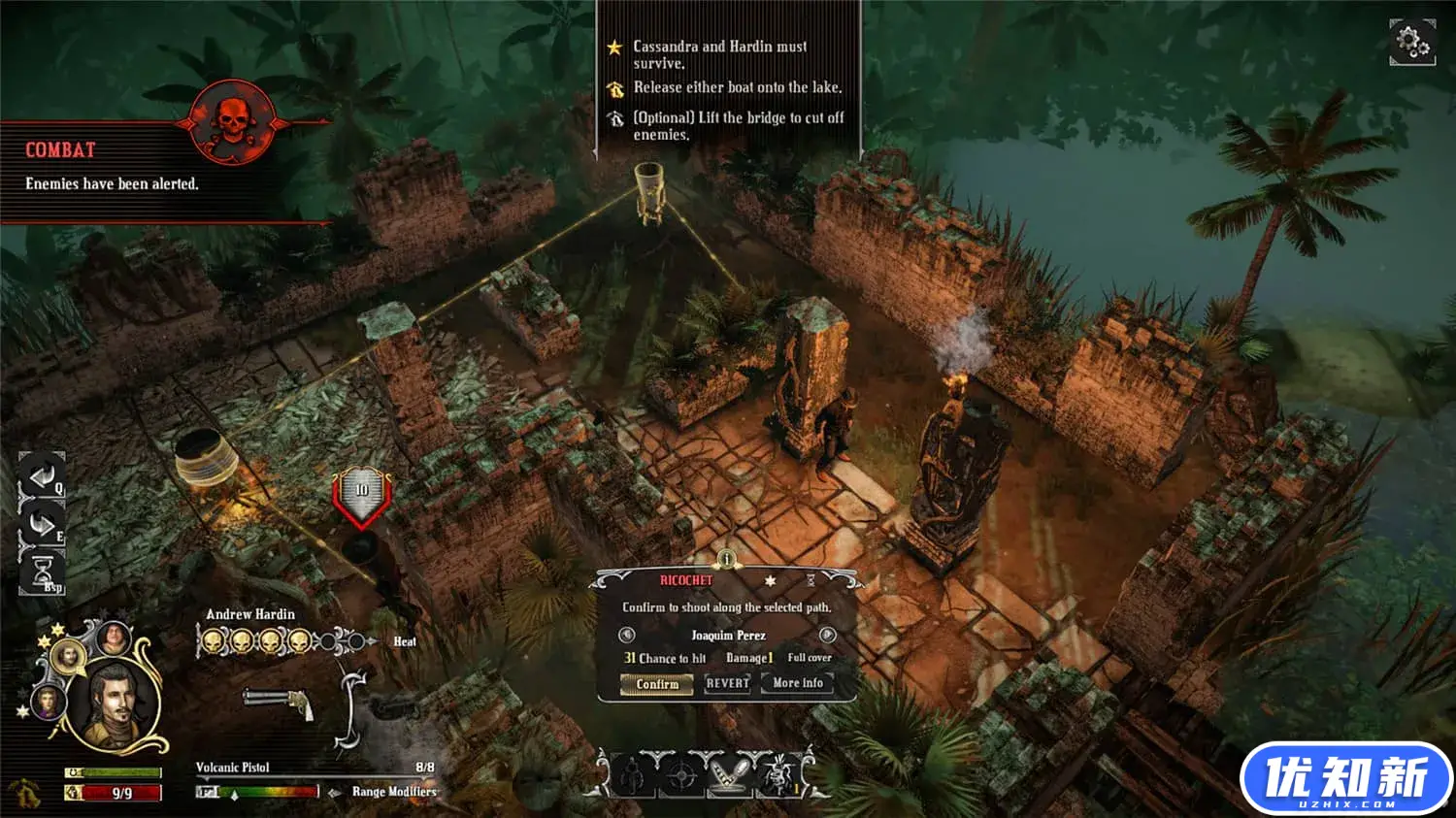Select previous target with left arrow
Image resolution: width=1456 pixels, height=818 pixels.
[627, 636]
